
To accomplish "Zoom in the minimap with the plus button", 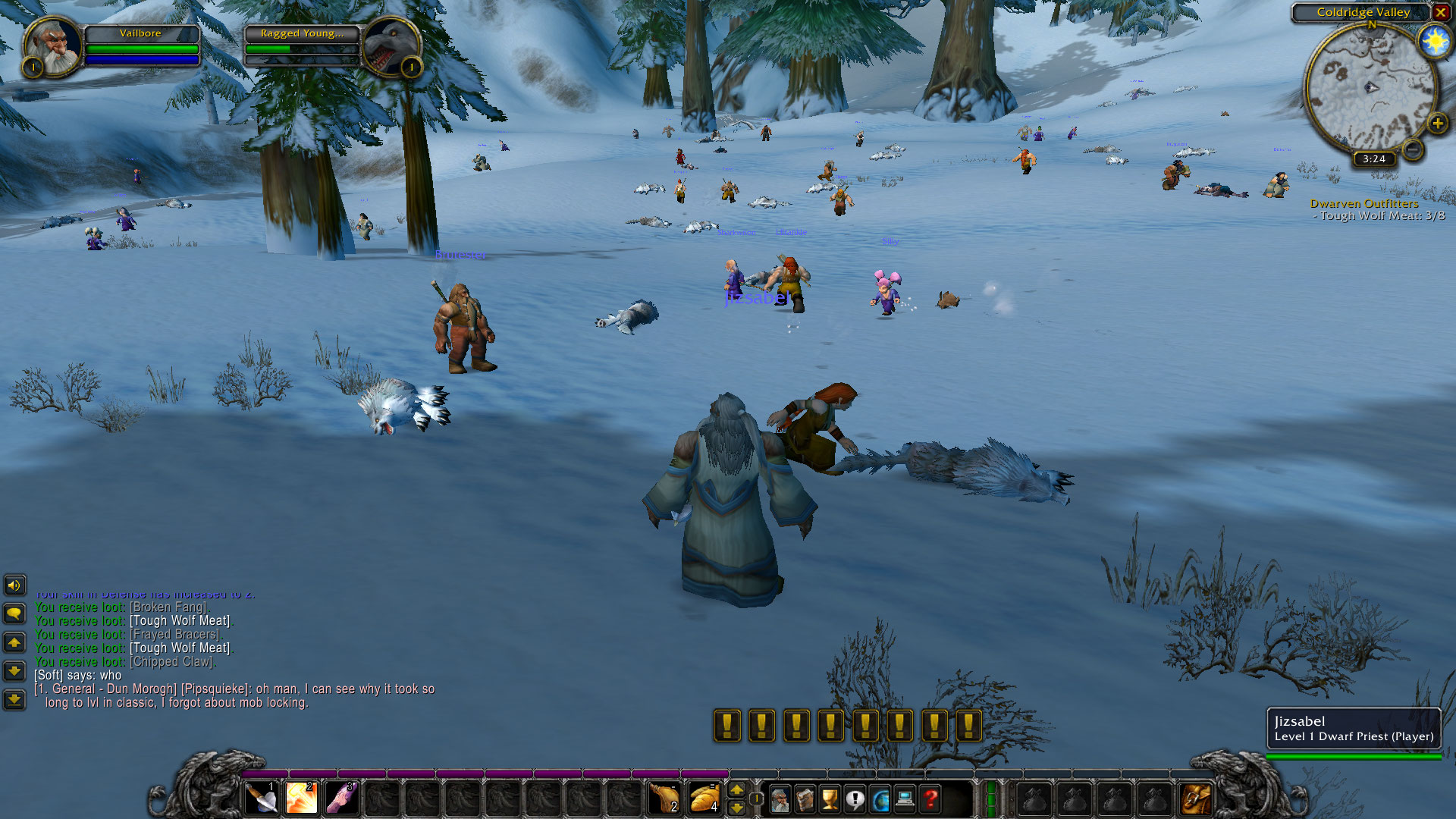I will pyautogui.click(x=1439, y=123).
